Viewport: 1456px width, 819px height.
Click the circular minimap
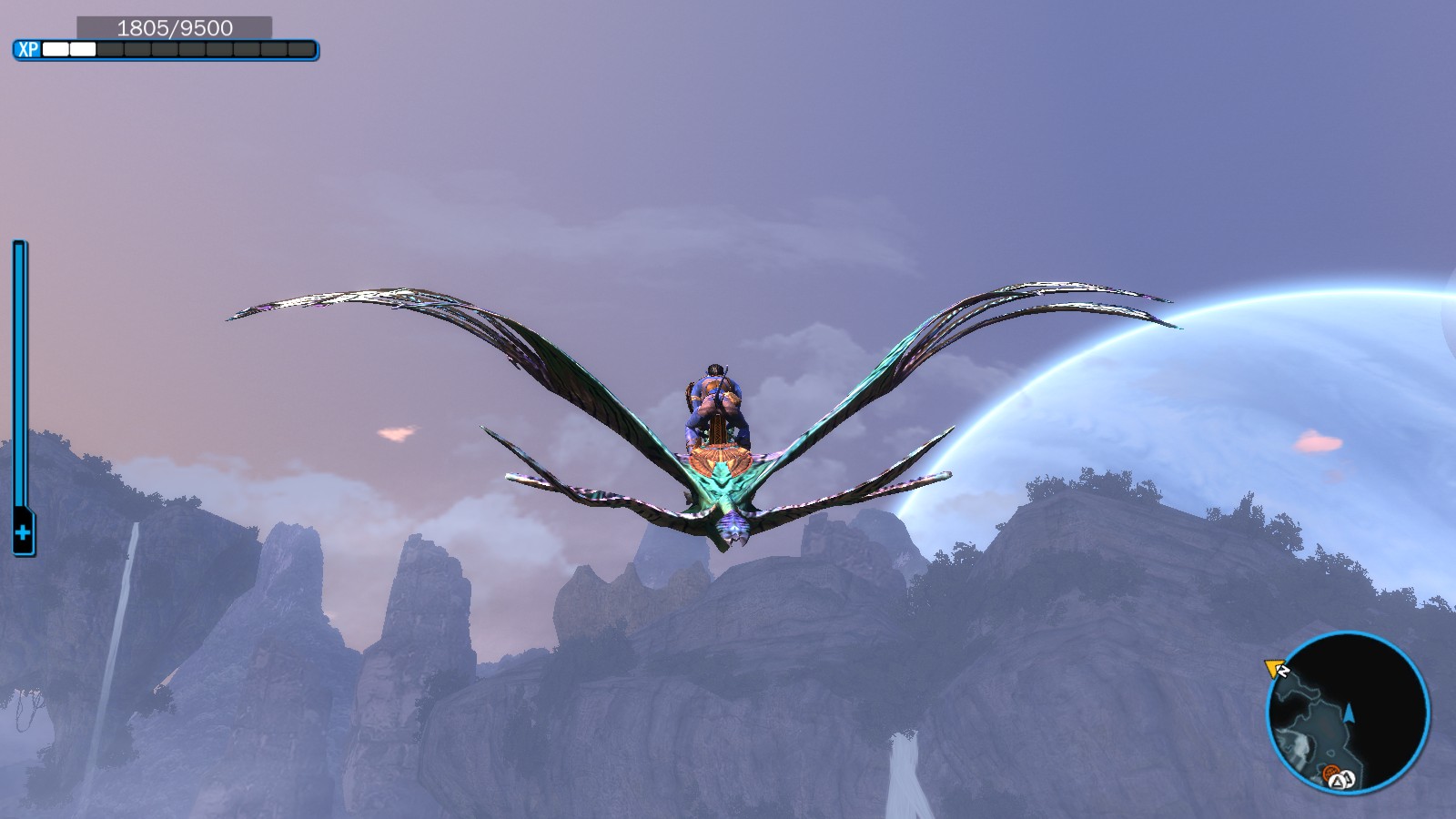(x=1348, y=713)
